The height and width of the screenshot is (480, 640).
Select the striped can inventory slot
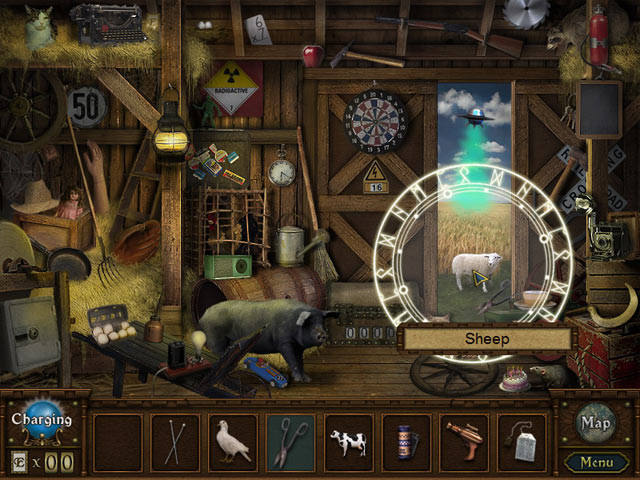pyautogui.click(x=407, y=442)
